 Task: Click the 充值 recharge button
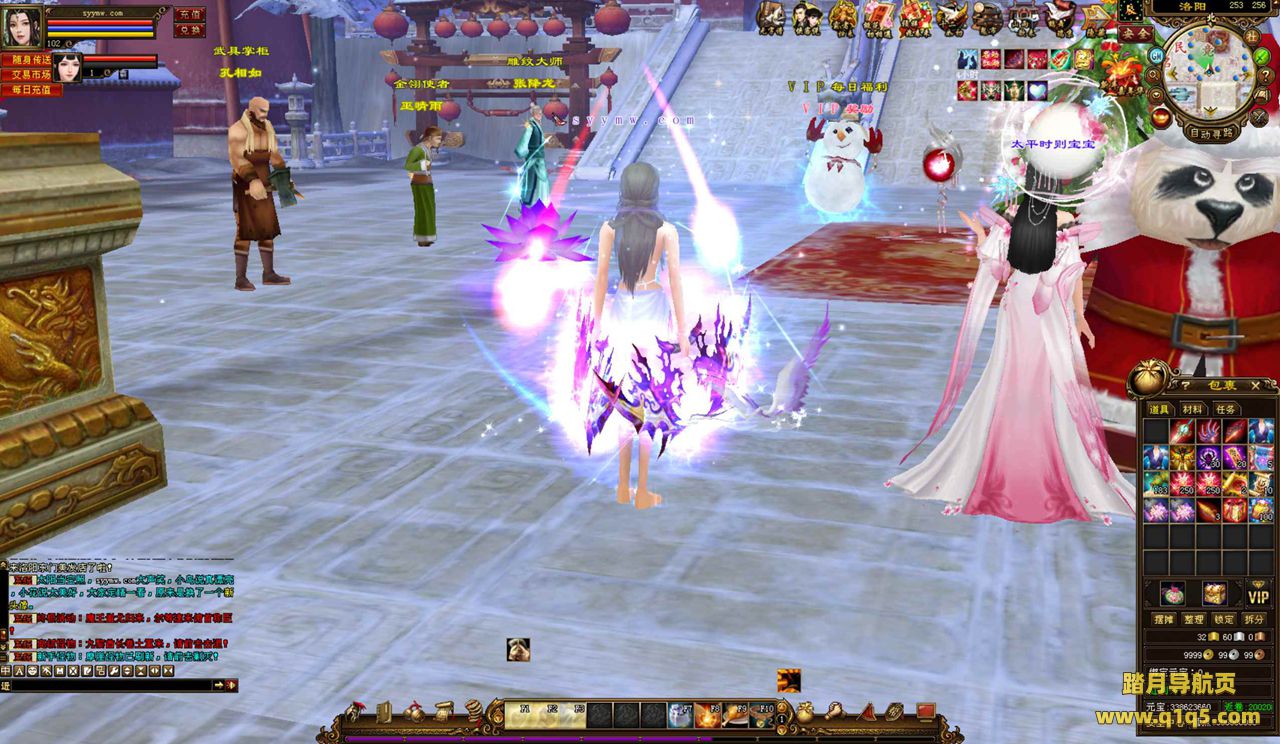pos(188,14)
